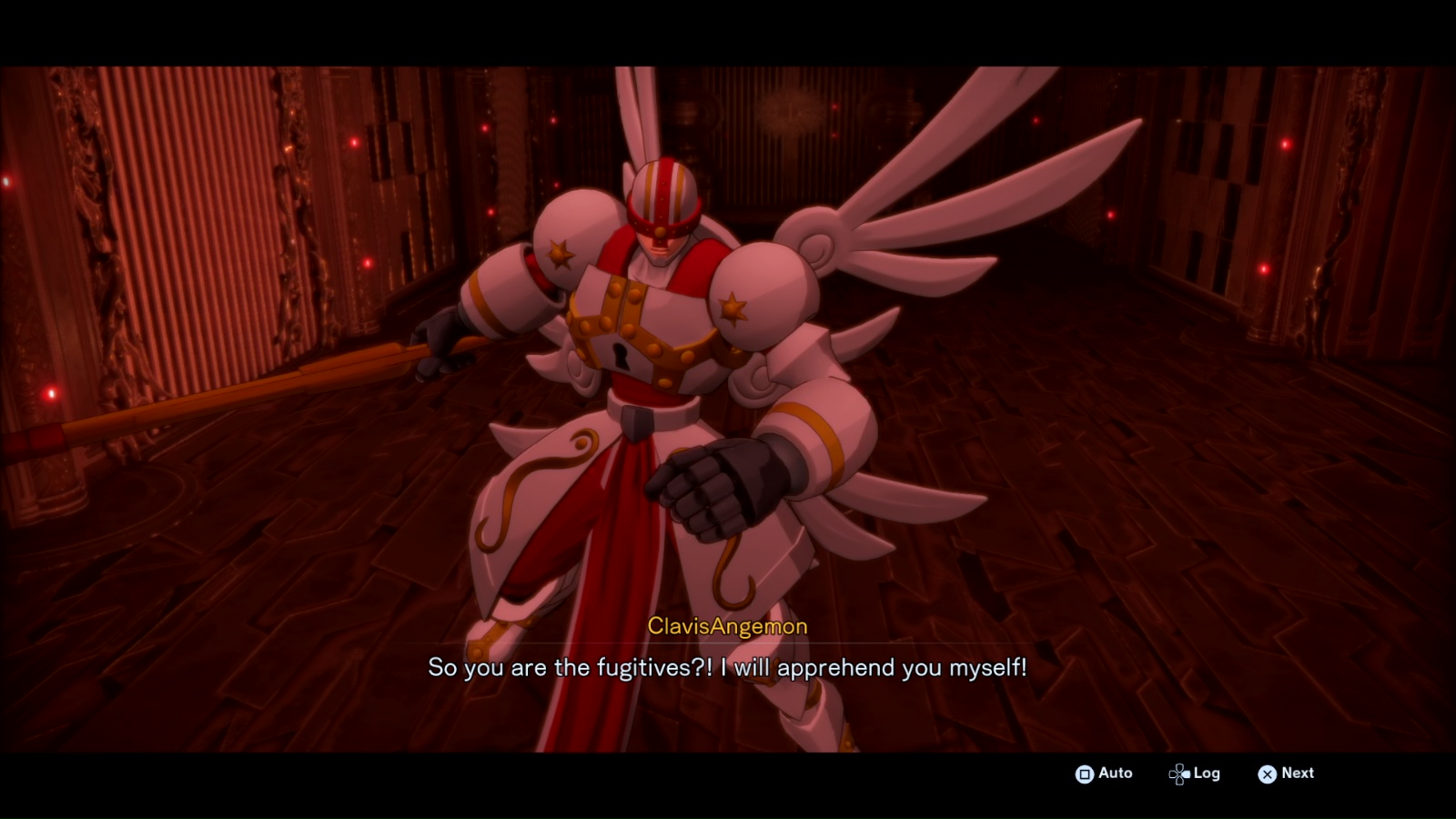The image size is (1456, 819).
Task: Enable auto-play using the Auto control
Action: point(1106,773)
